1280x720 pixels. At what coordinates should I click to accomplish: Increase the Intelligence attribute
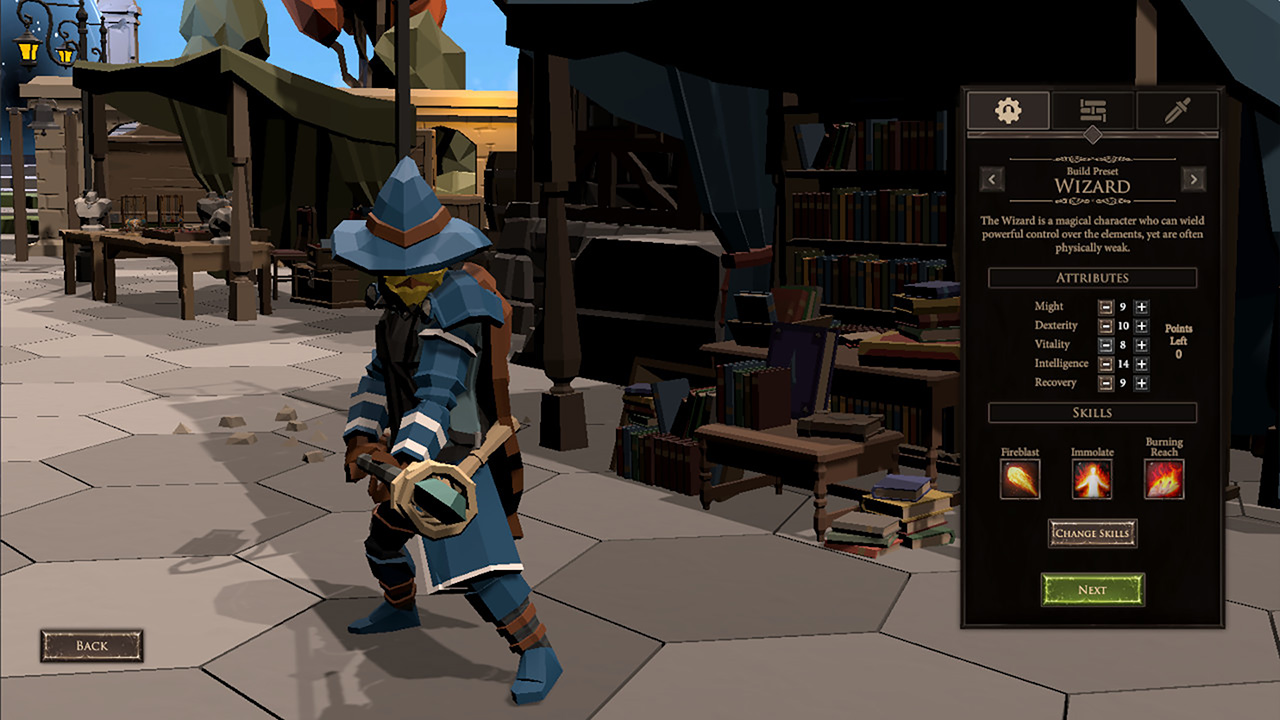coord(1141,363)
